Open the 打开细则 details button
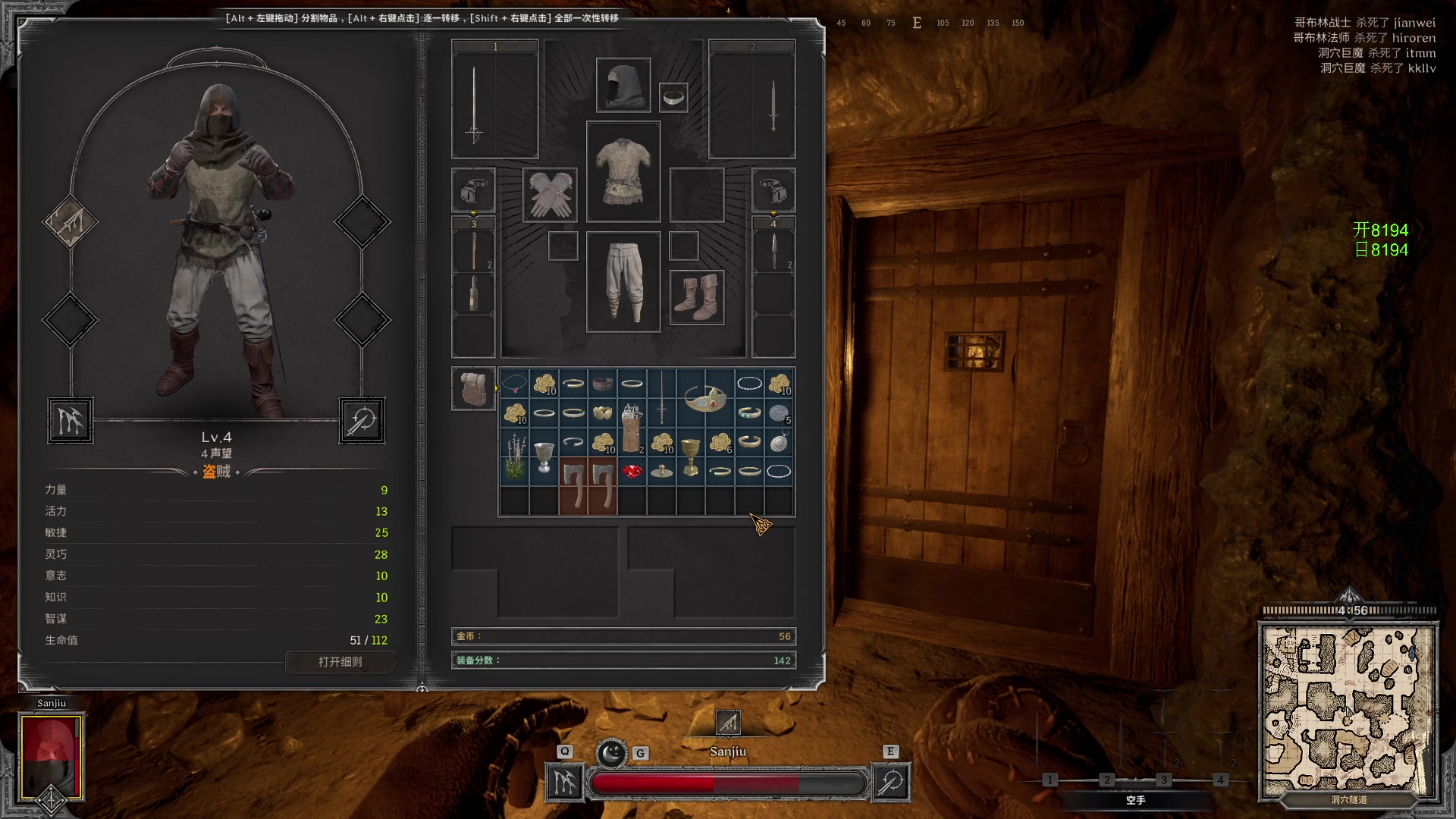This screenshot has height=819, width=1456. [340, 662]
